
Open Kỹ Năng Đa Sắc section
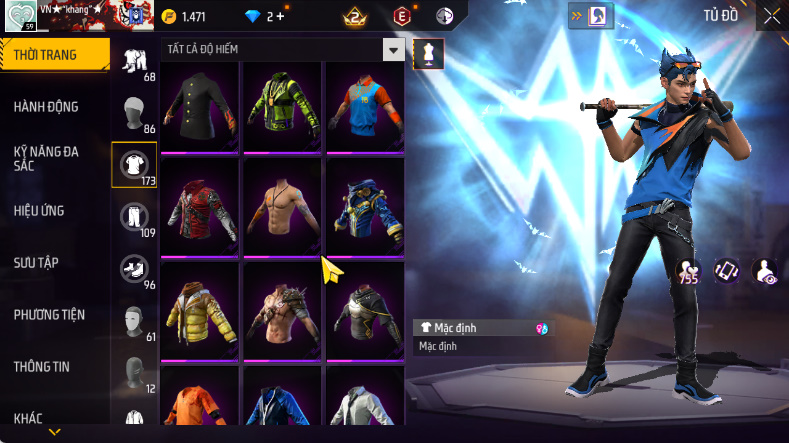pyautogui.click(x=47, y=158)
